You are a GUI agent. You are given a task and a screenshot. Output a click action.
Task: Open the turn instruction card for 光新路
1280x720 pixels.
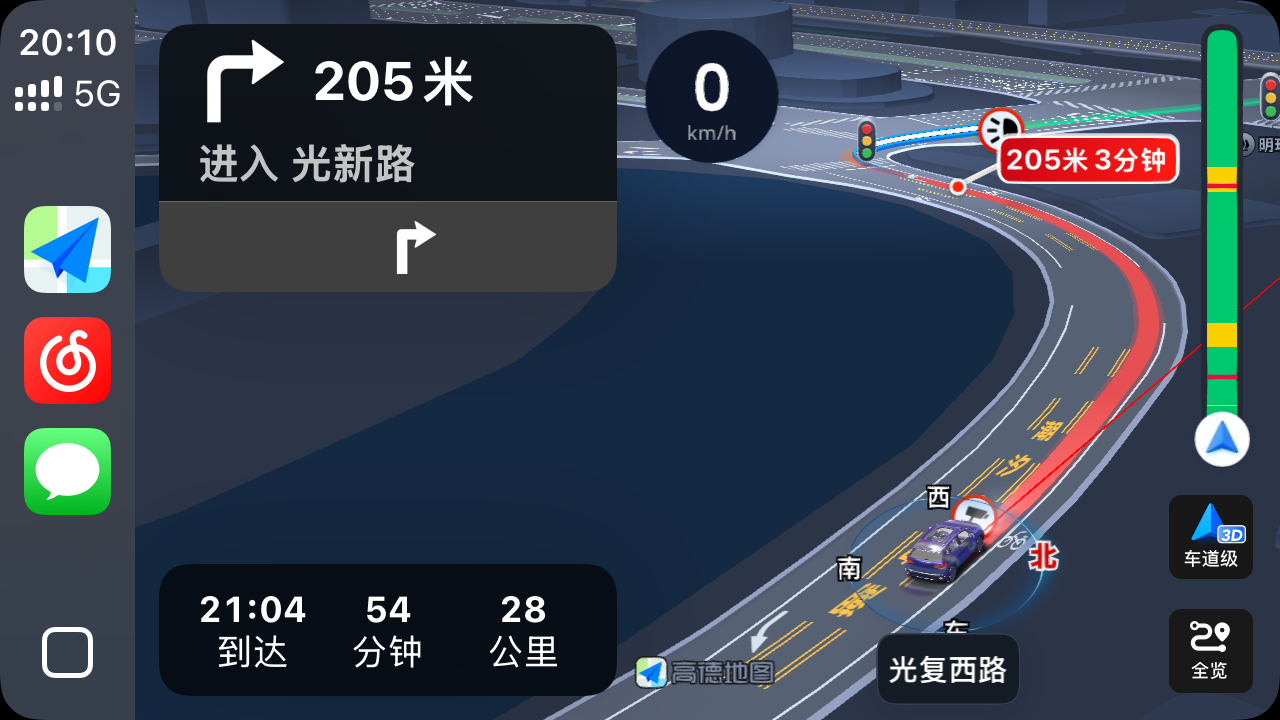pos(387,113)
